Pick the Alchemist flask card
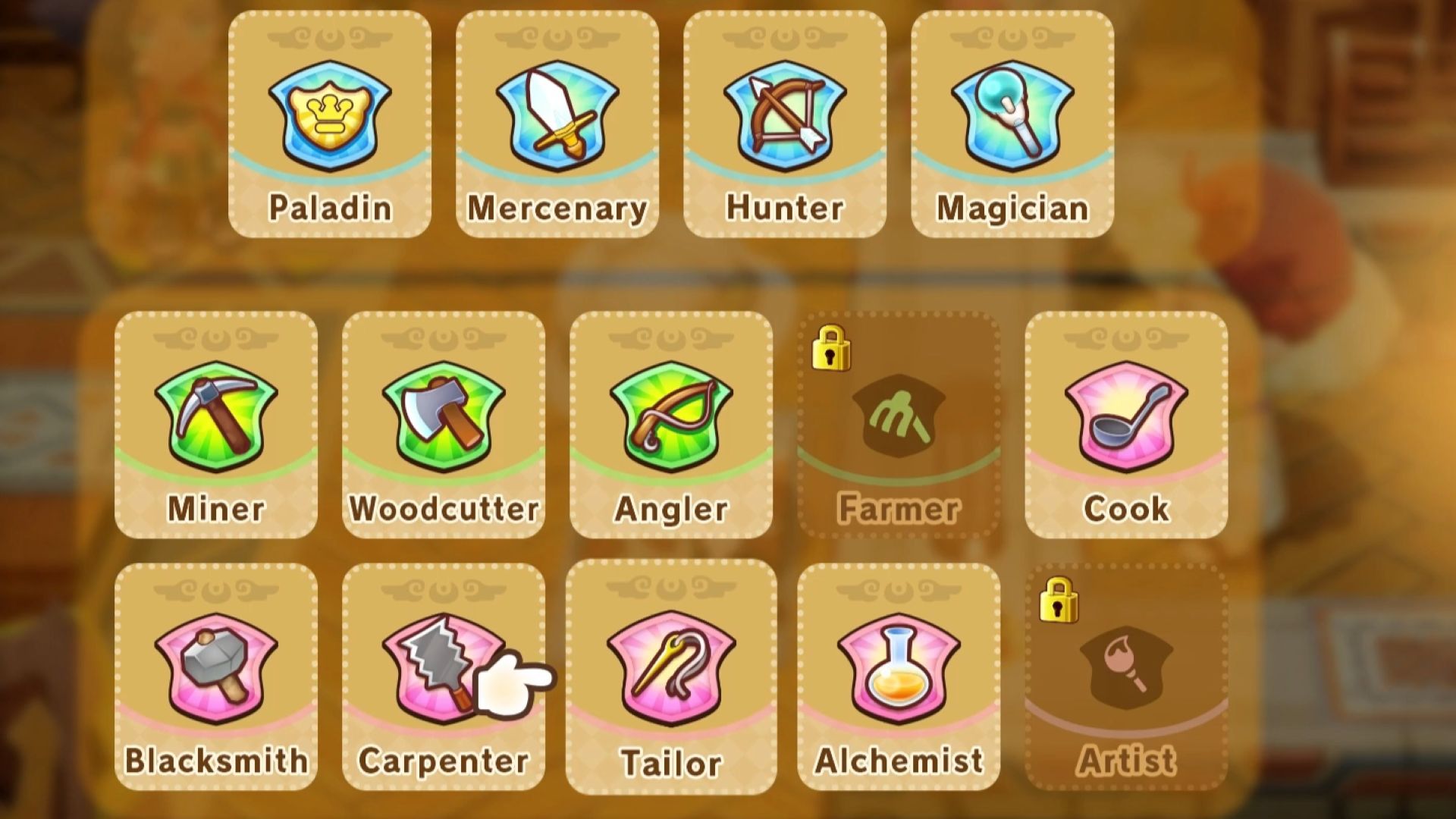This screenshot has height=819, width=1456. pyautogui.click(x=899, y=676)
